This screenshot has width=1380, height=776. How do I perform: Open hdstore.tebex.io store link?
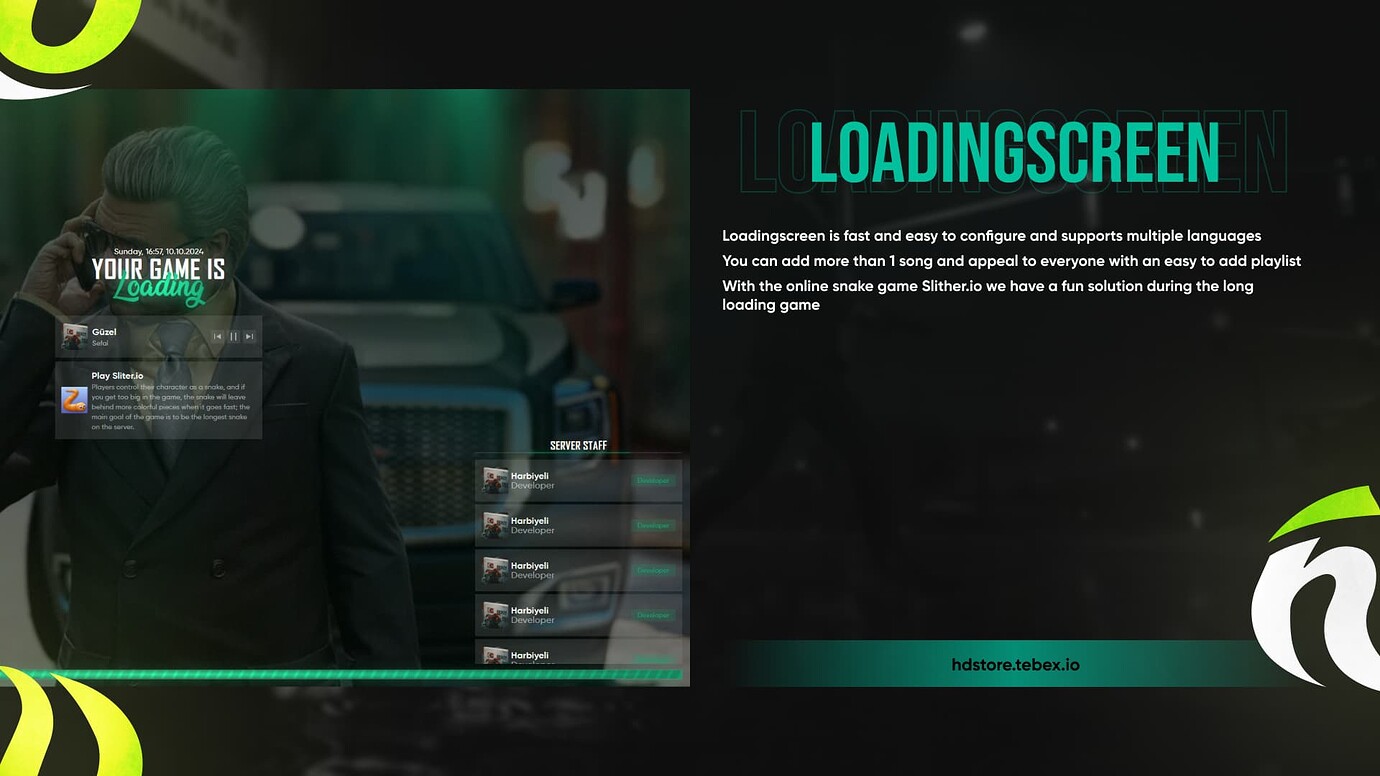(x=1016, y=664)
